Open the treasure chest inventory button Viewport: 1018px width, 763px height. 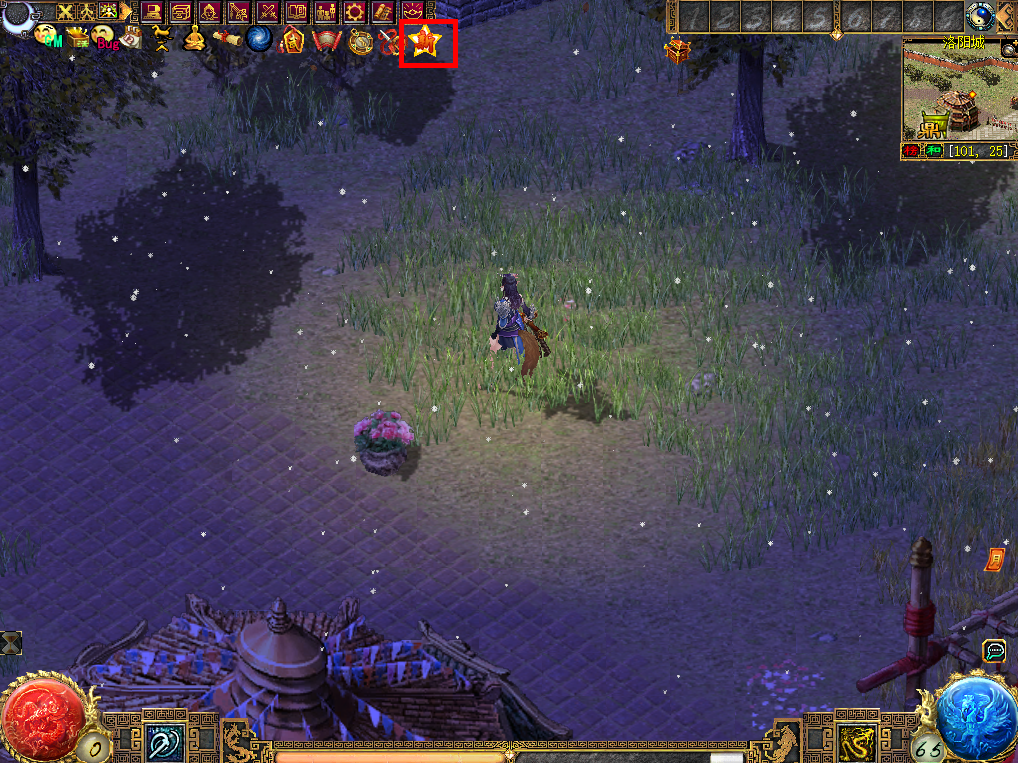tap(181, 12)
